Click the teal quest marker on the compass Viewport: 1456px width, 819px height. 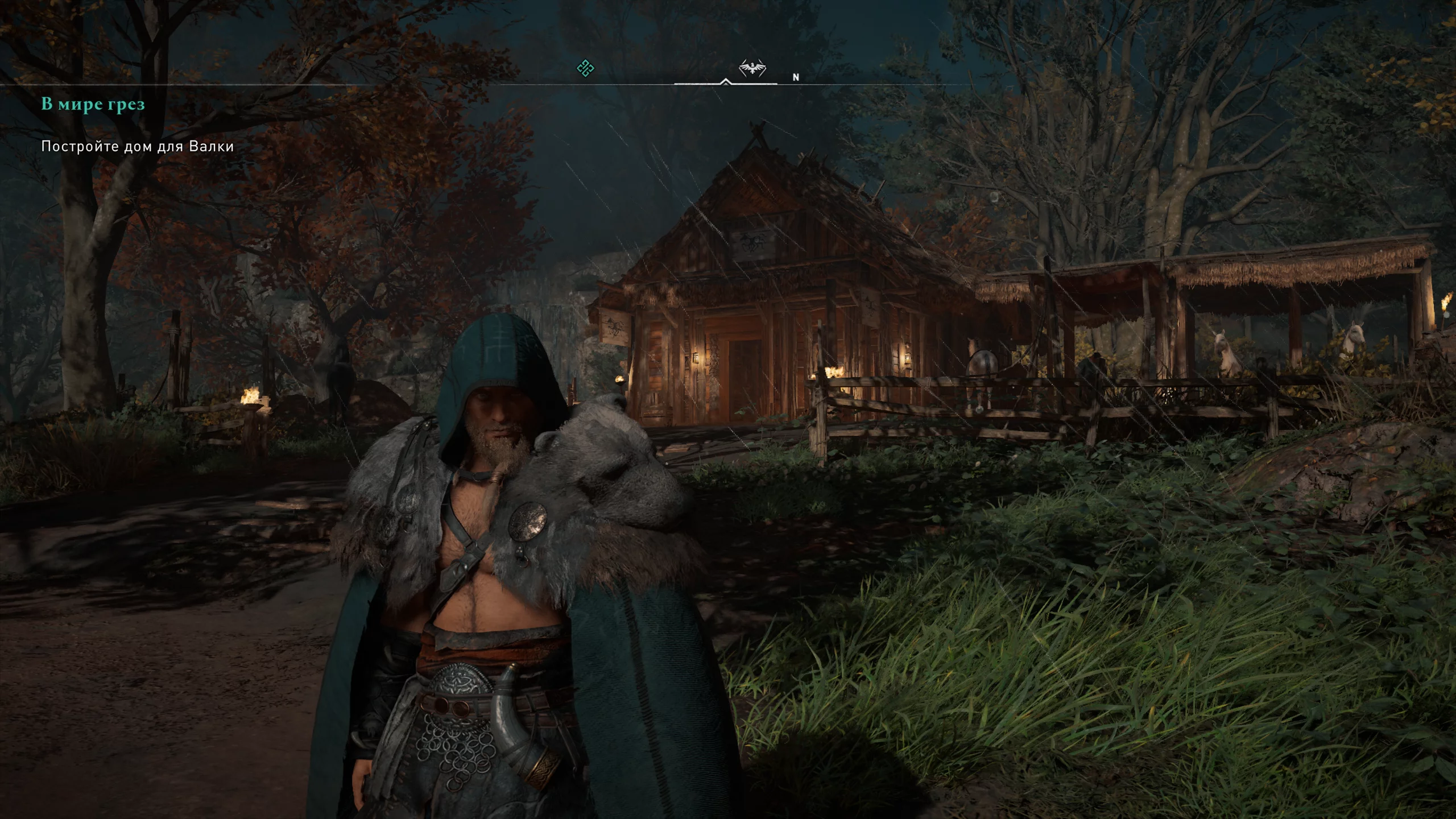[585, 69]
